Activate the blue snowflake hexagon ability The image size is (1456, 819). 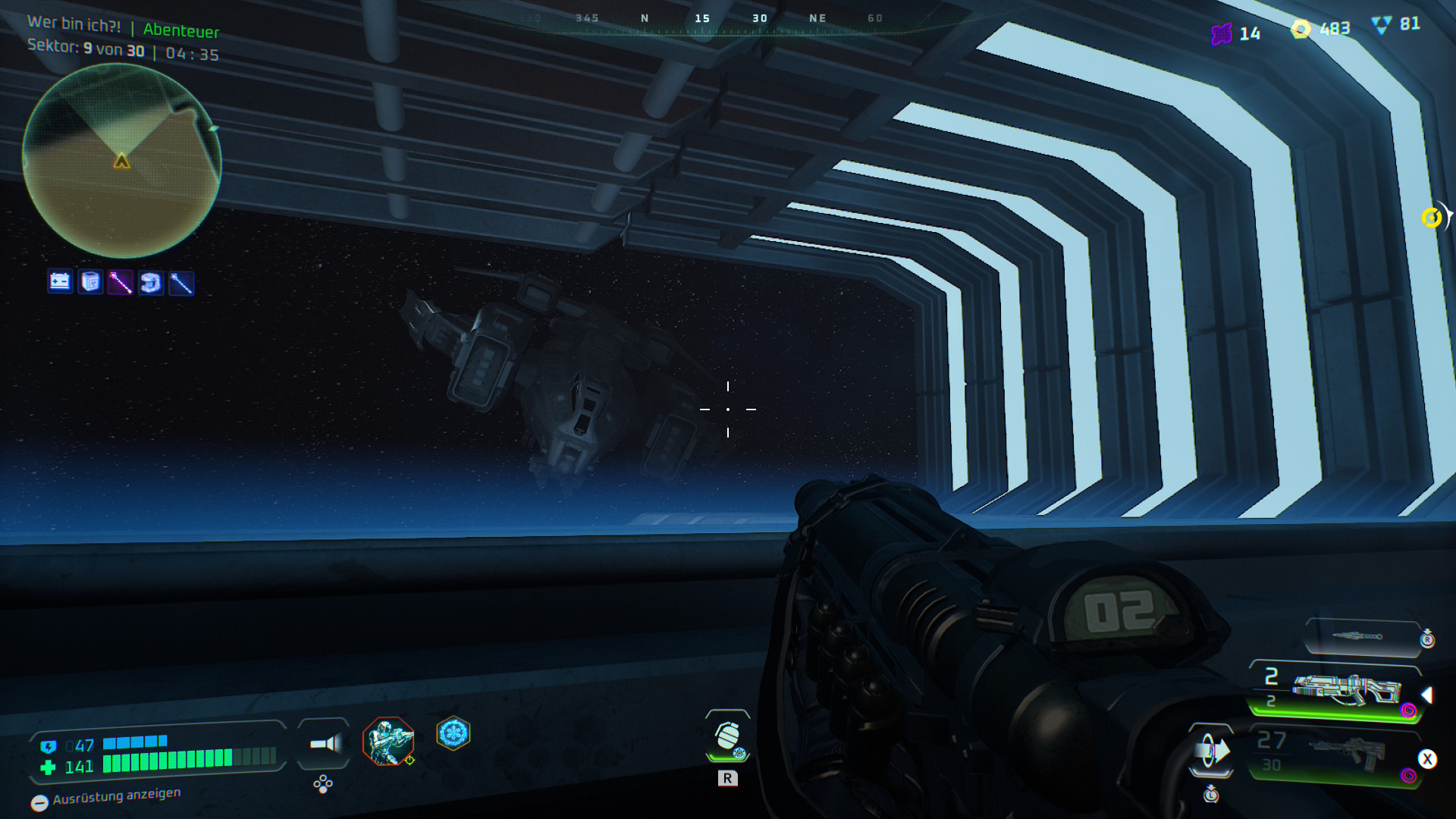(453, 733)
